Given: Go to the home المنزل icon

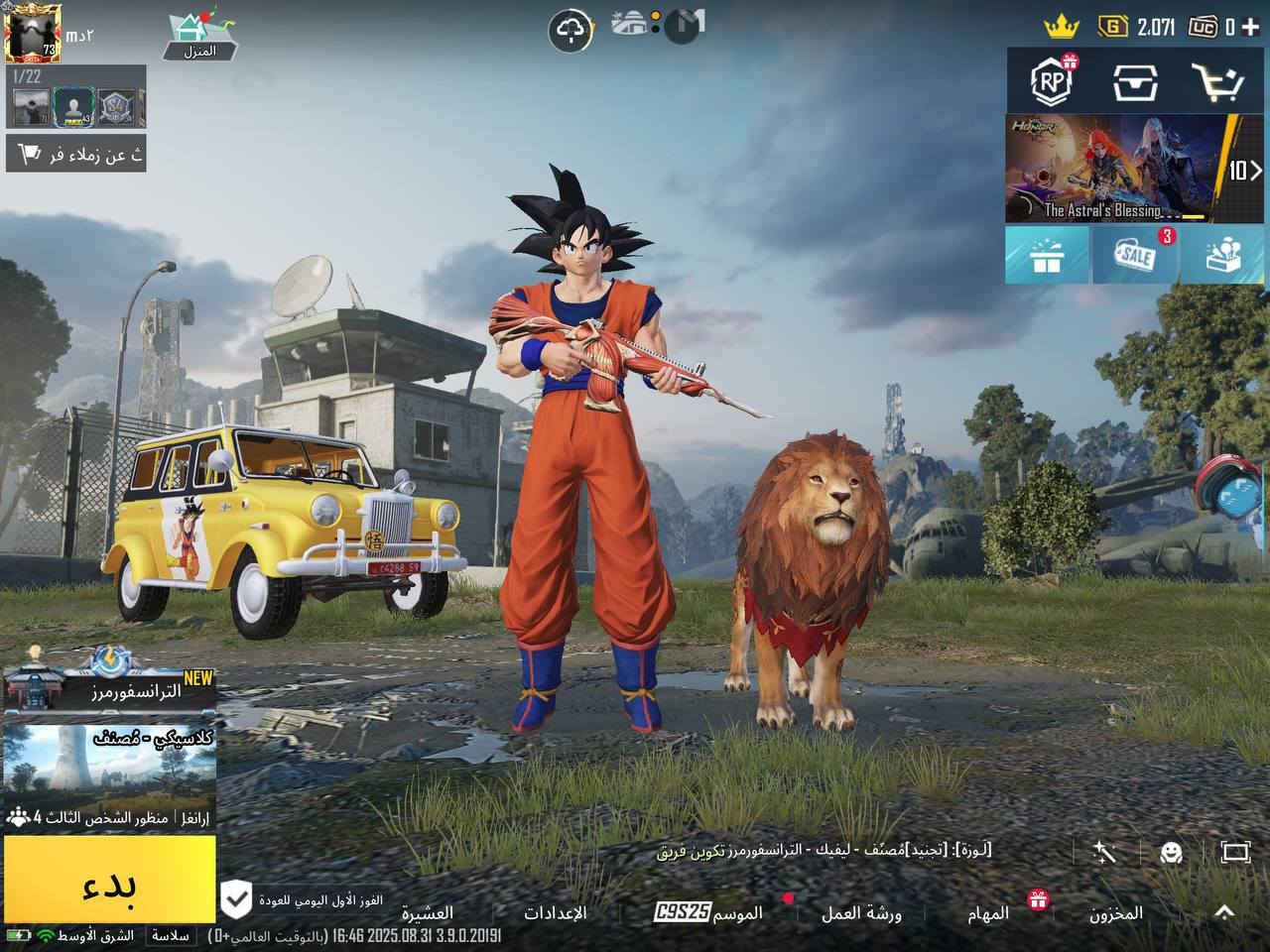Looking at the screenshot, I should click(x=199, y=37).
